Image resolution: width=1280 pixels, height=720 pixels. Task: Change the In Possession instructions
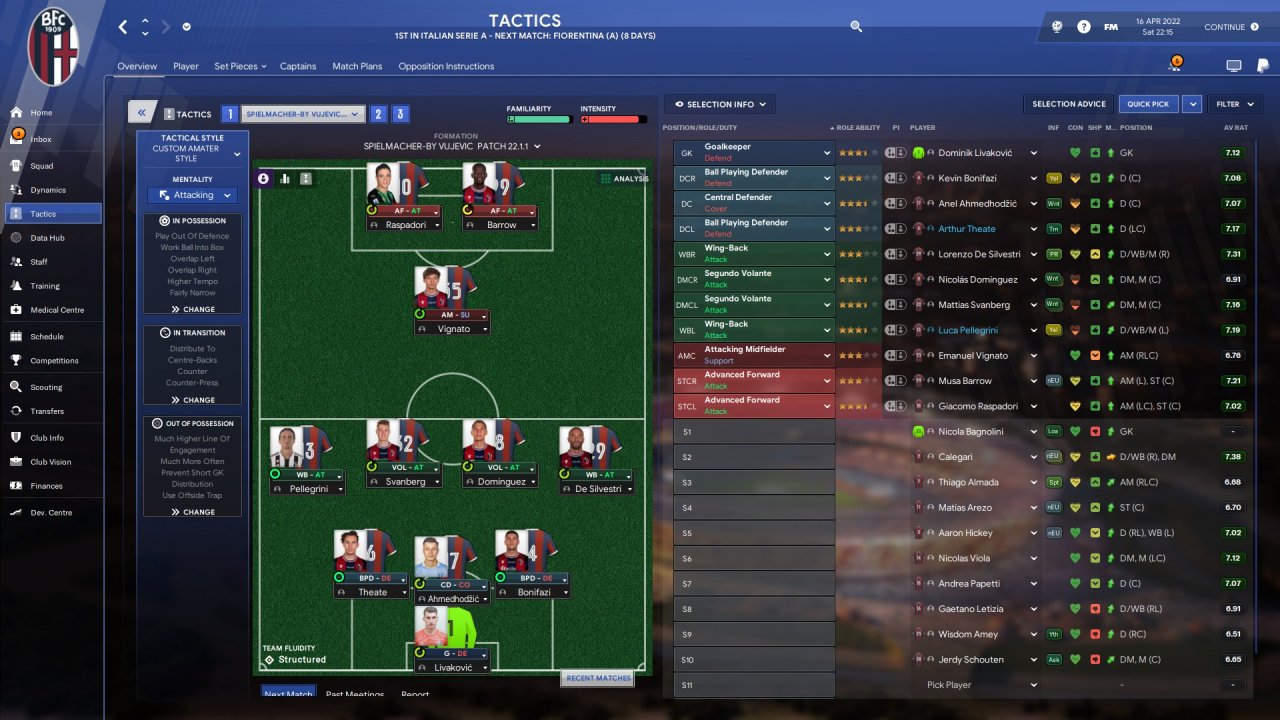tap(192, 309)
